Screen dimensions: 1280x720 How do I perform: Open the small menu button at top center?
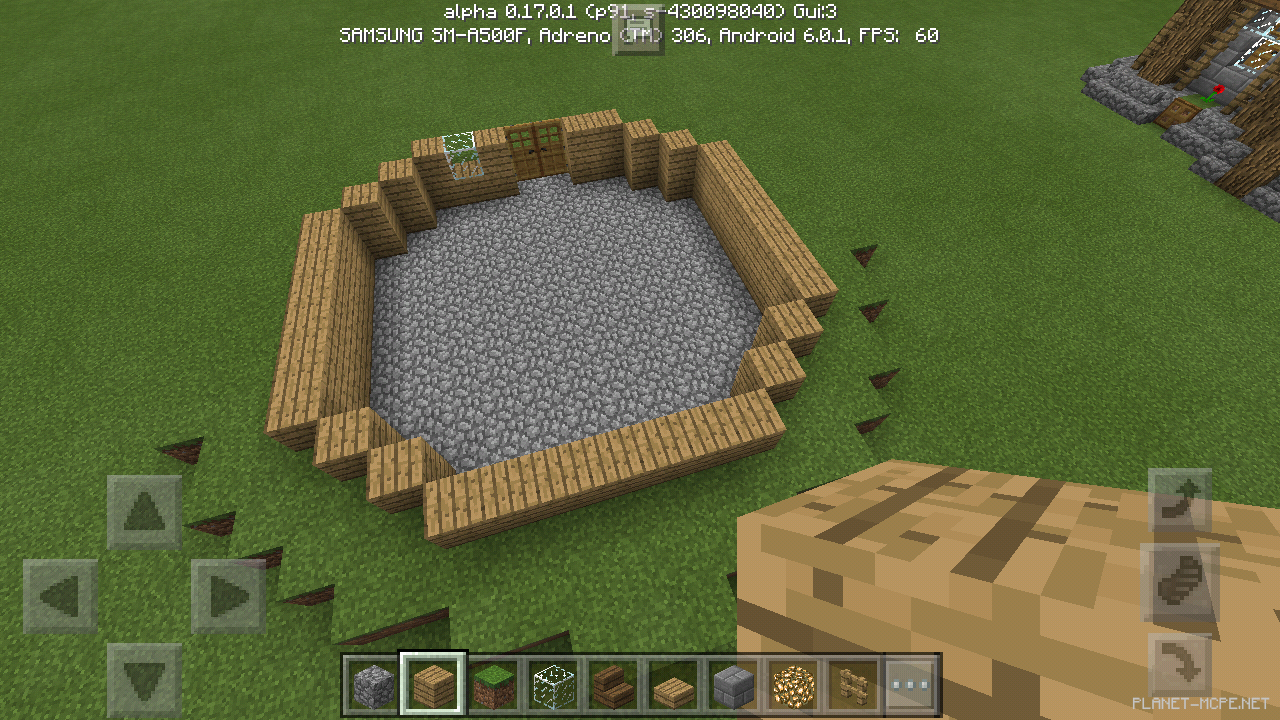tap(638, 33)
